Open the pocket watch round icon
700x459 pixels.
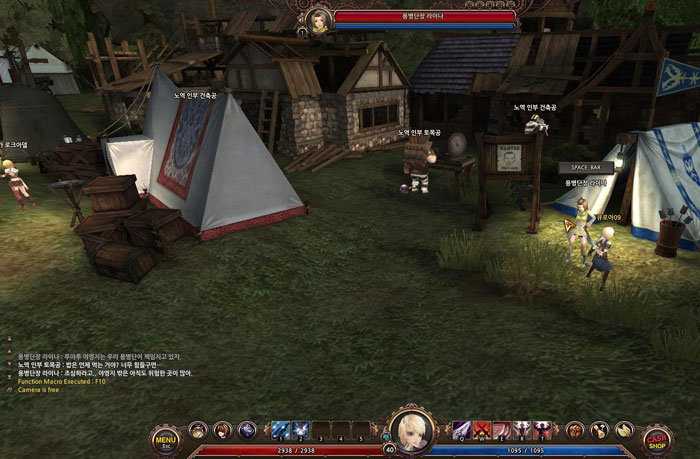click(198, 430)
